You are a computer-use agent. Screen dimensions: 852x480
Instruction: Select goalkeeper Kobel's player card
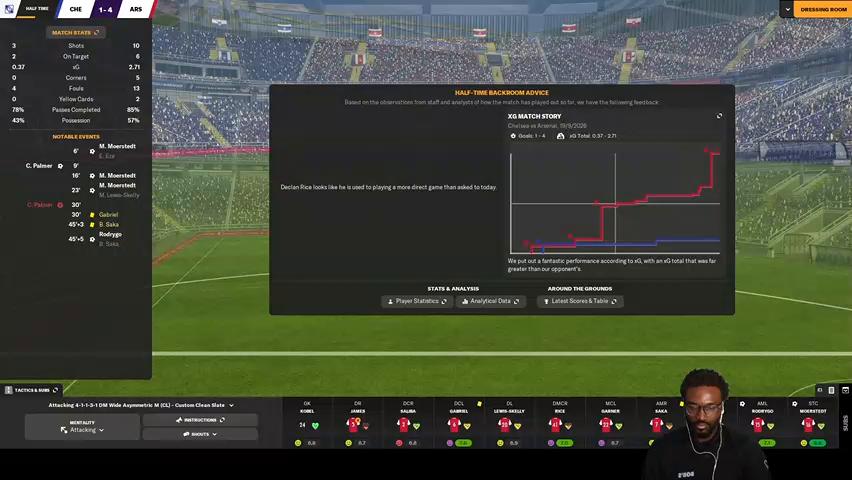(x=307, y=424)
